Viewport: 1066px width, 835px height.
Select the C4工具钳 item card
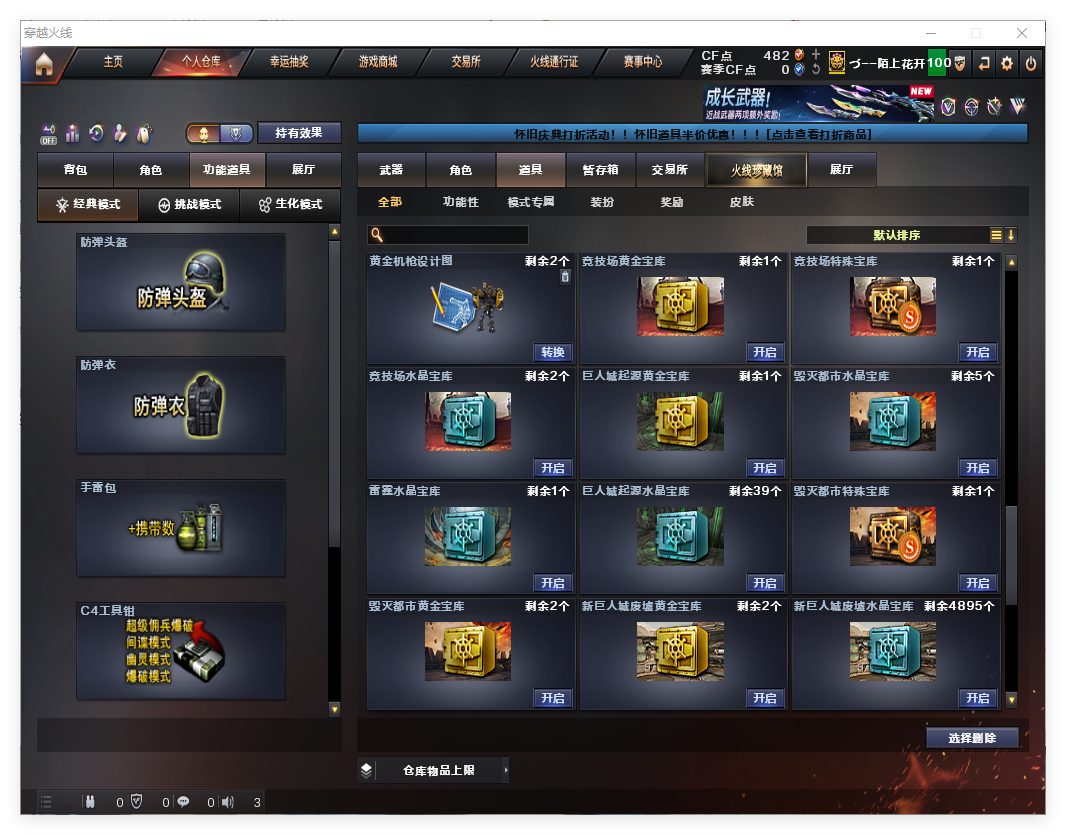(x=181, y=651)
